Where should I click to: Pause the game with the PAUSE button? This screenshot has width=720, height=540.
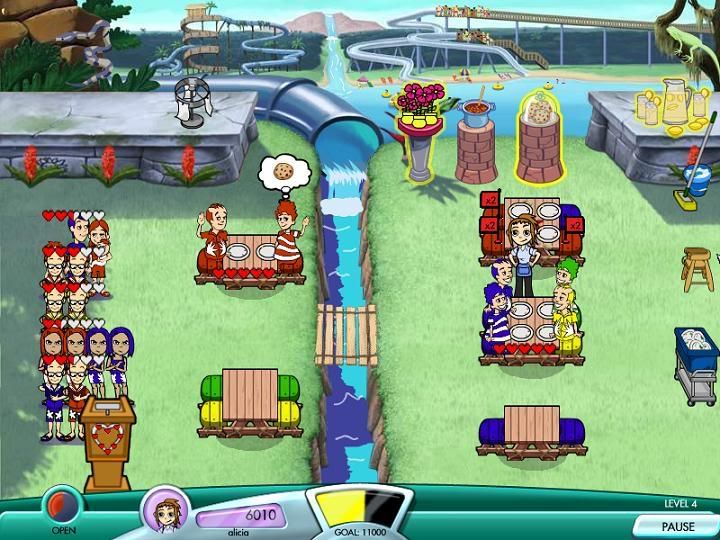coord(677,526)
